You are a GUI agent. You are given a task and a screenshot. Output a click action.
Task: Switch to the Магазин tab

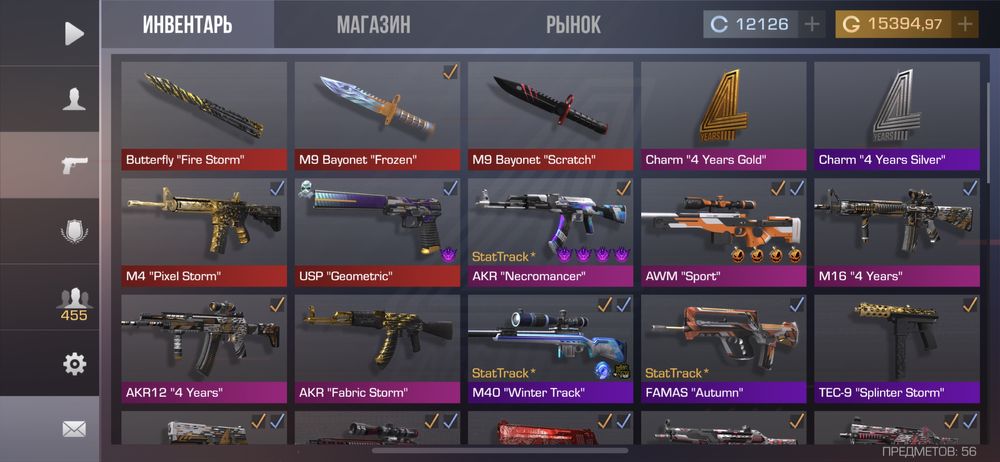pyautogui.click(x=373, y=25)
